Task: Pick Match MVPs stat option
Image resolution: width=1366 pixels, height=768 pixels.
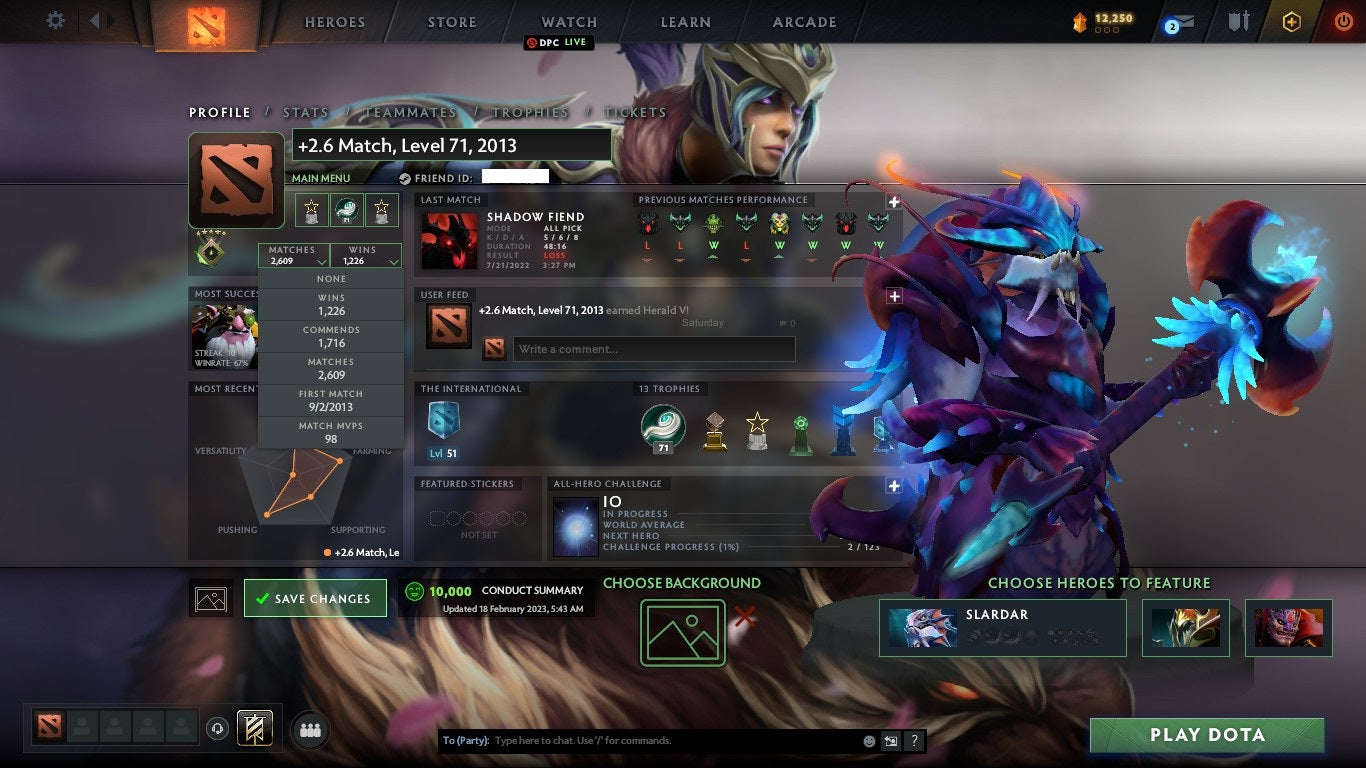Action: coord(331,432)
